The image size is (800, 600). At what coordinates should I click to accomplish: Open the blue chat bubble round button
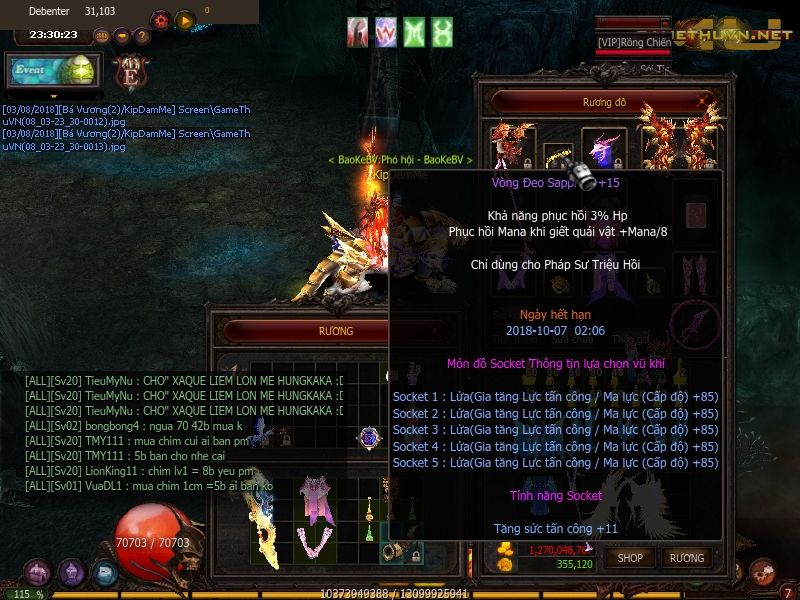click(x=105, y=572)
